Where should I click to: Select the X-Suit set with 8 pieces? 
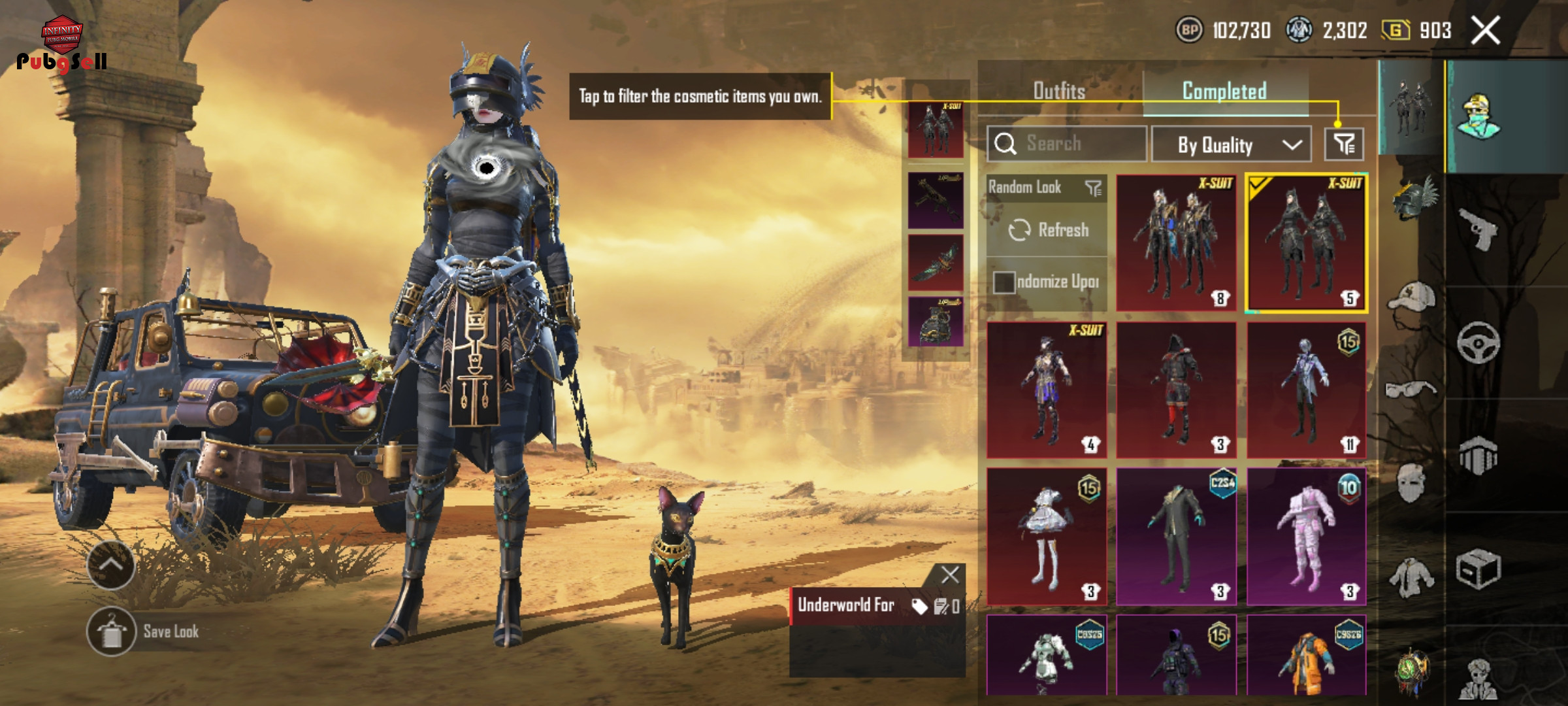(x=1176, y=243)
